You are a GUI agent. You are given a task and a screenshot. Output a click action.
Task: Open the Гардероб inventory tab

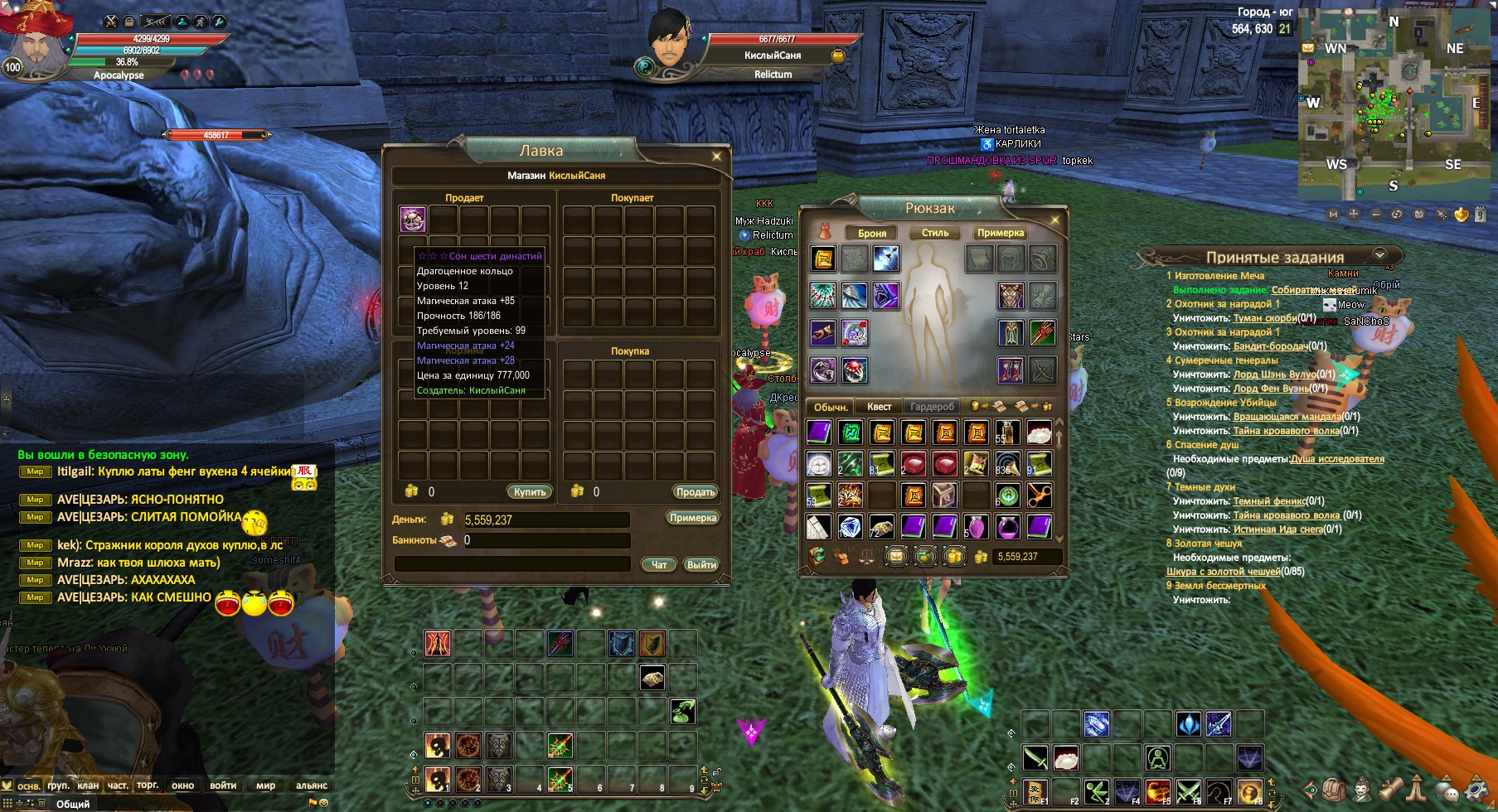tap(932, 407)
